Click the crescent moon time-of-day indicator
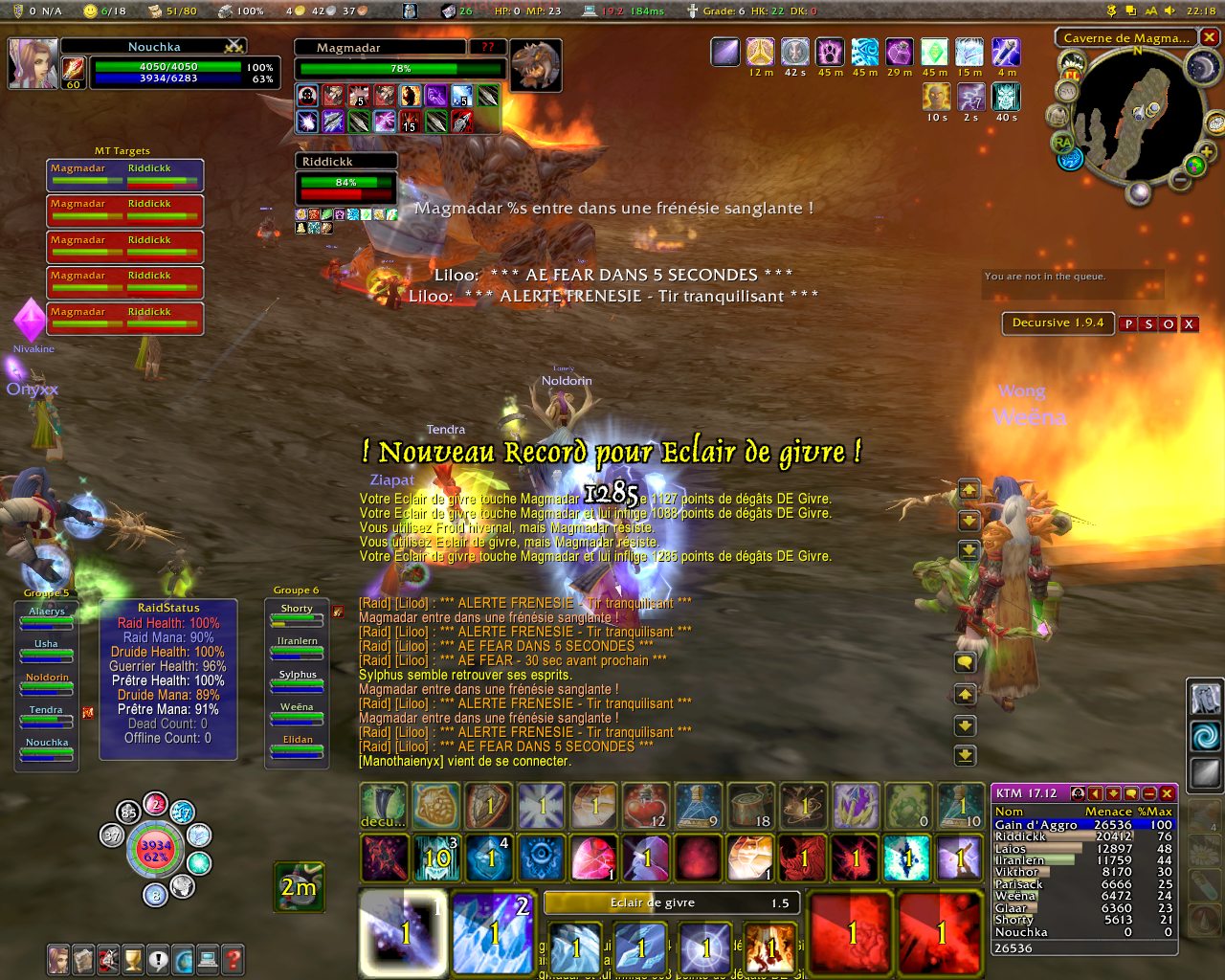The height and width of the screenshot is (980, 1225). click(x=1201, y=66)
